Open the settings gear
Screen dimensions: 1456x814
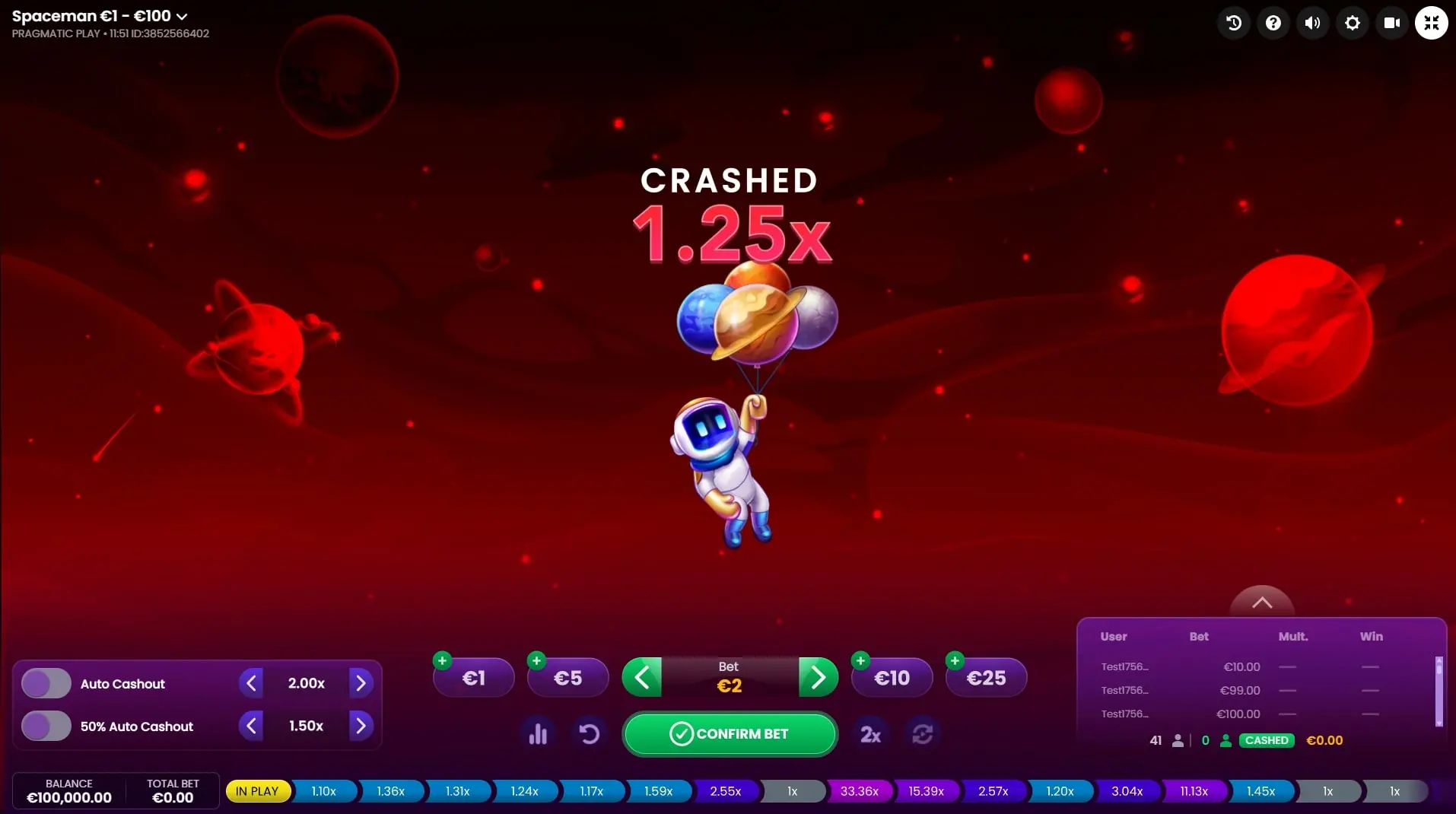[x=1353, y=22]
